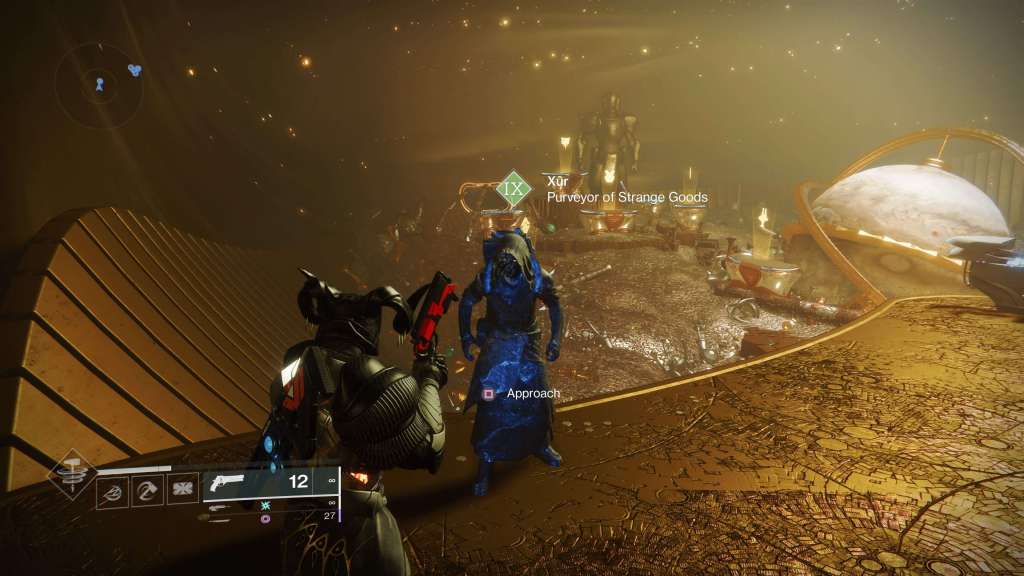
Task: Activate the class ability icon with crossed lines
Action: [x=182, y=488]
